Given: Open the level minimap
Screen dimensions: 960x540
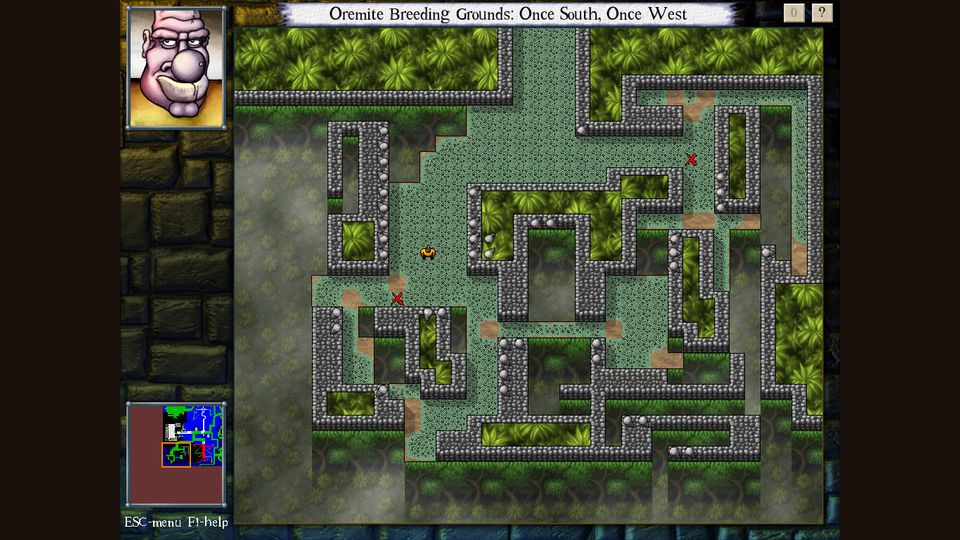Looking at the screenshot, I should (x=176, y=454).
